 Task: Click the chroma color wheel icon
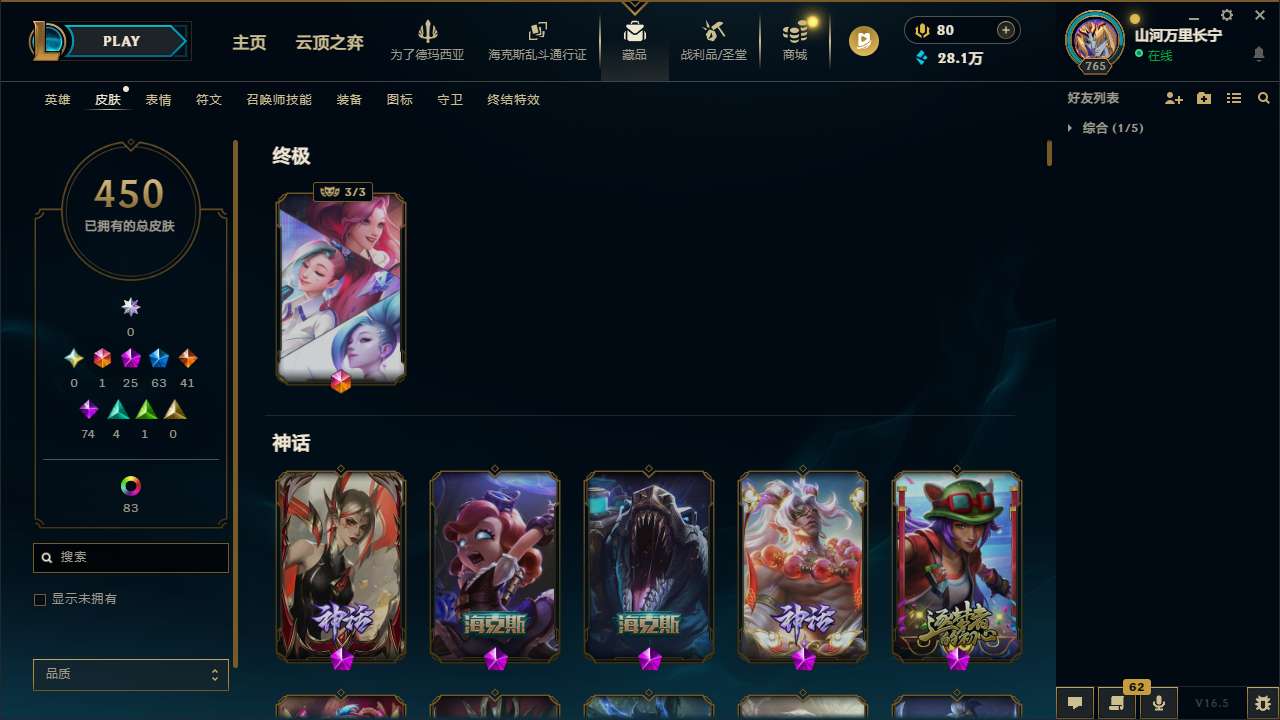[x=130, y=484]
